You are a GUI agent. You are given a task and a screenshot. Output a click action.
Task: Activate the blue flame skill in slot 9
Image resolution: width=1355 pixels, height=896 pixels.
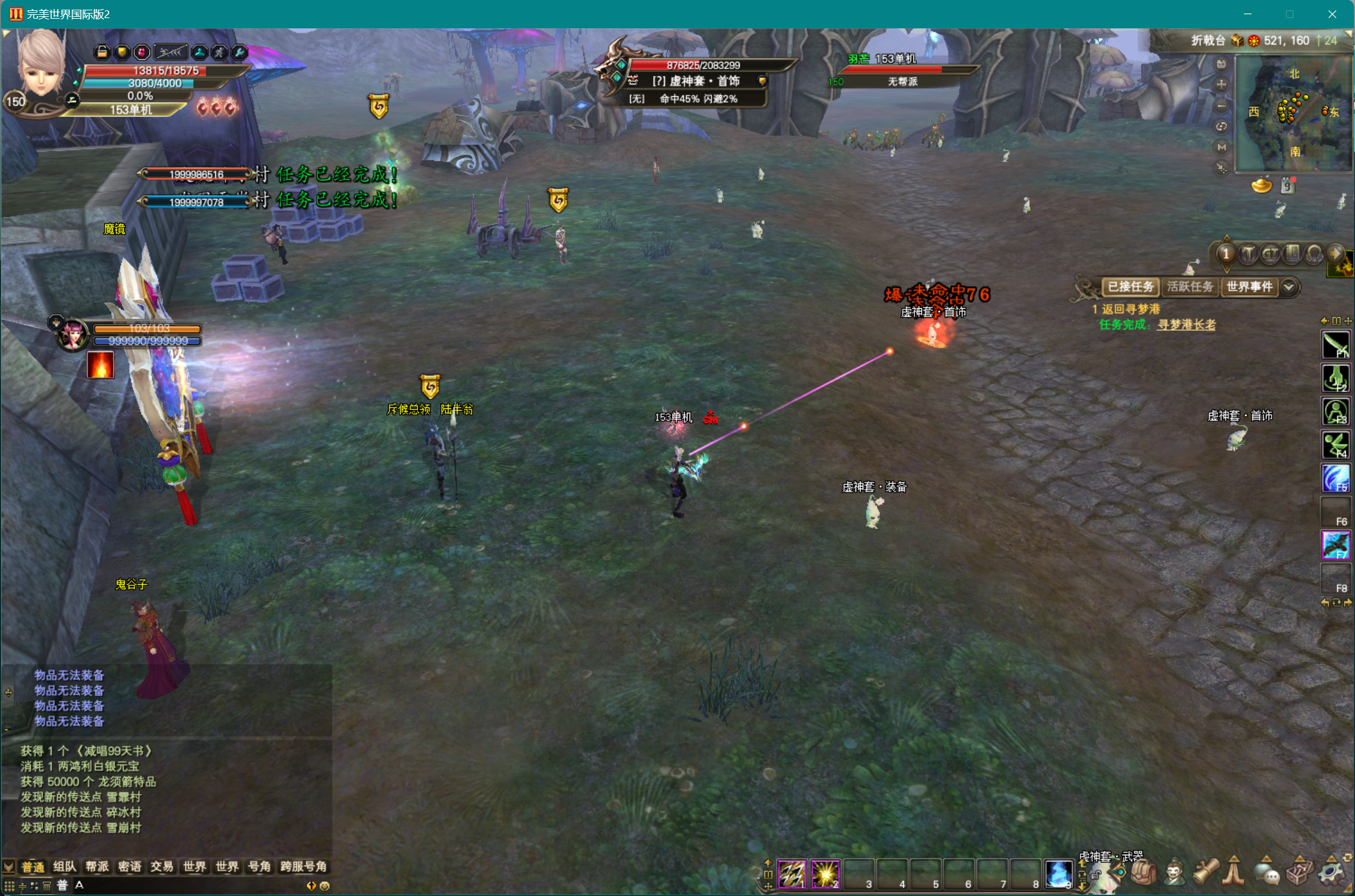[1058, 874]
